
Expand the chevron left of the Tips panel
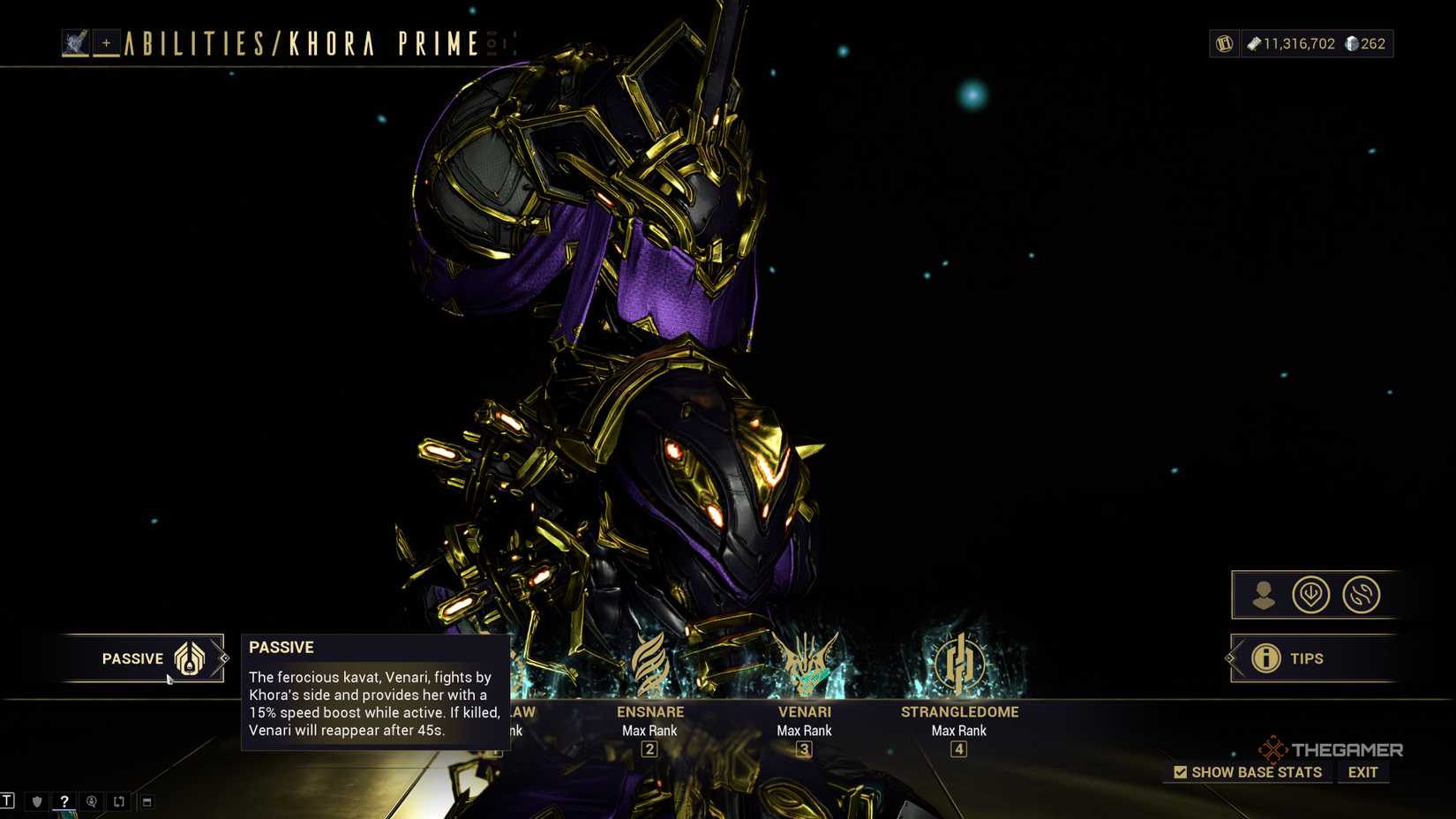(1228, 658)
